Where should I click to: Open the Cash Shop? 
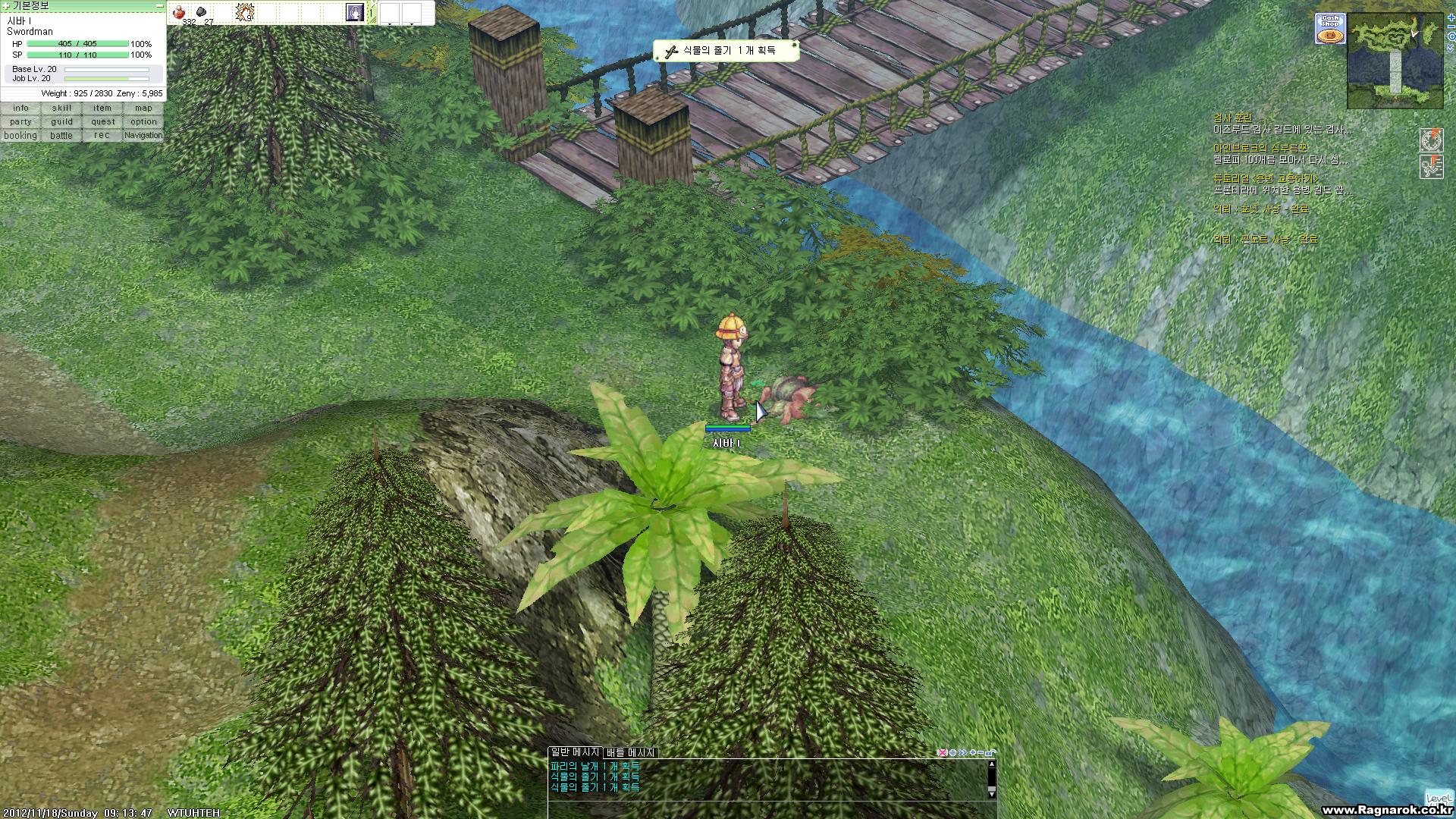point(1329,29)
